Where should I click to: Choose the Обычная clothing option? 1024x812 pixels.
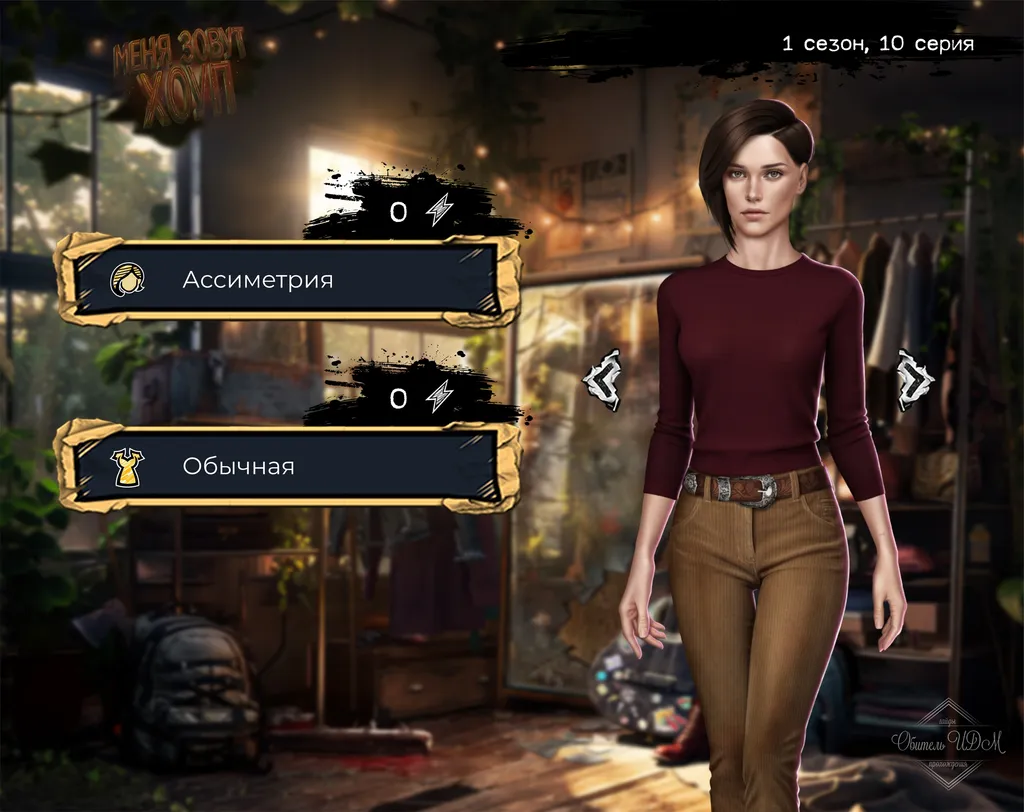coord(288,466)
